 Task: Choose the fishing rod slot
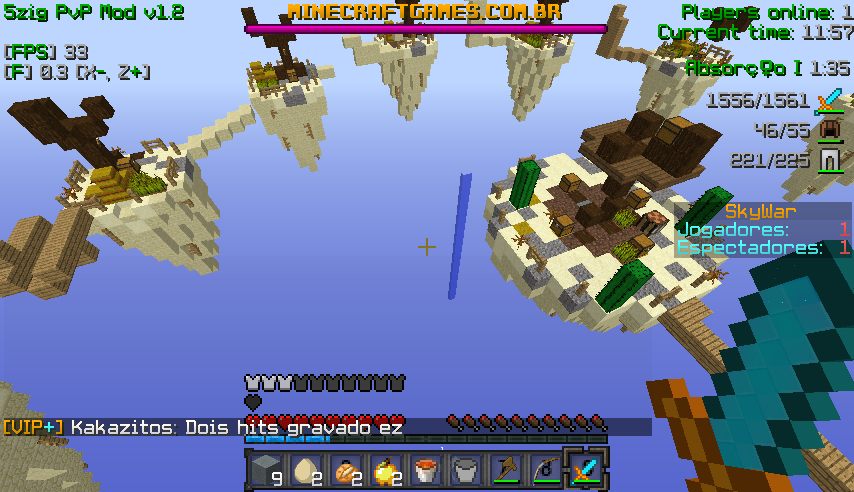click(546, 469)
